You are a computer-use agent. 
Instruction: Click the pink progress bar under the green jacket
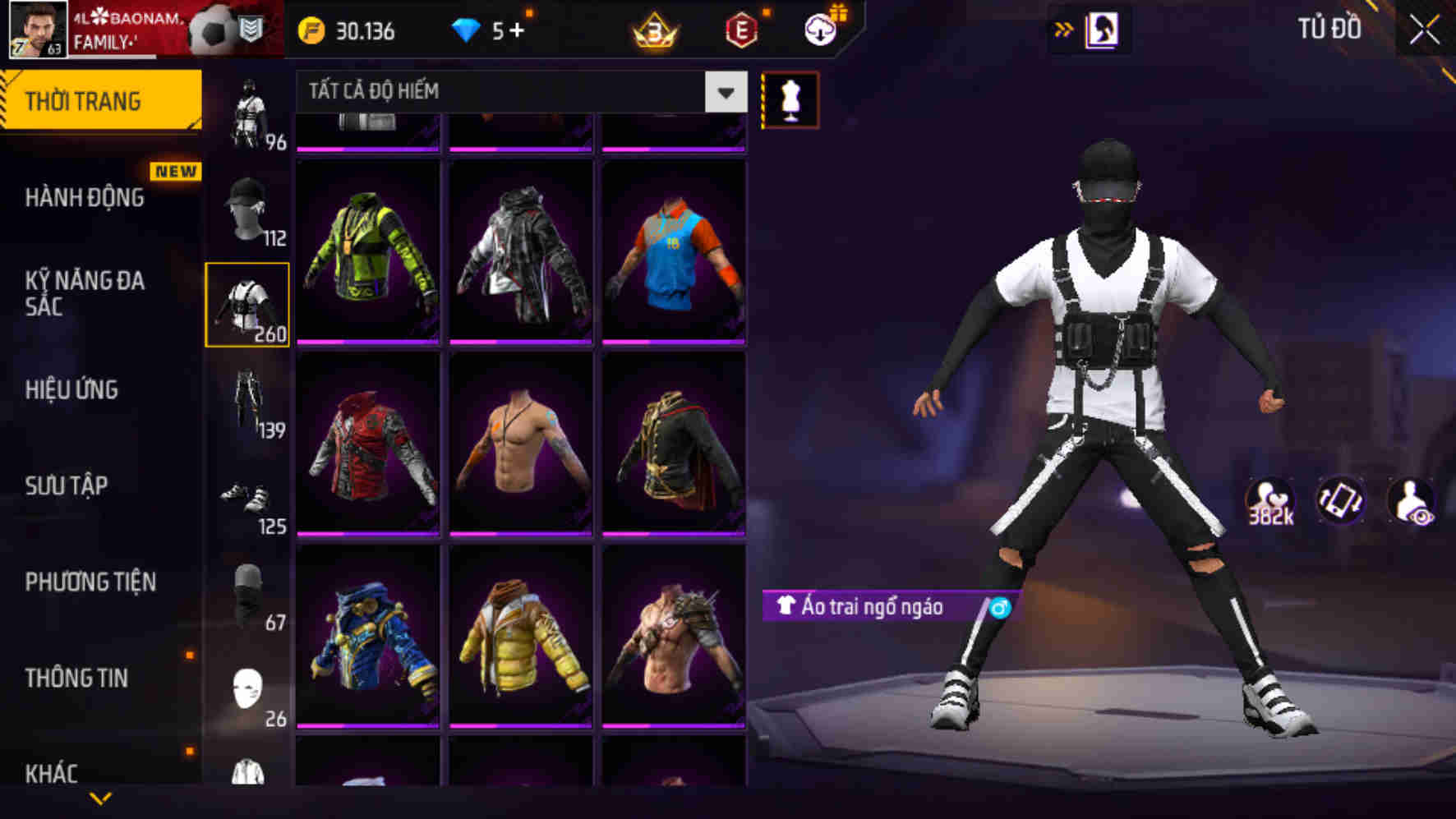370,344
